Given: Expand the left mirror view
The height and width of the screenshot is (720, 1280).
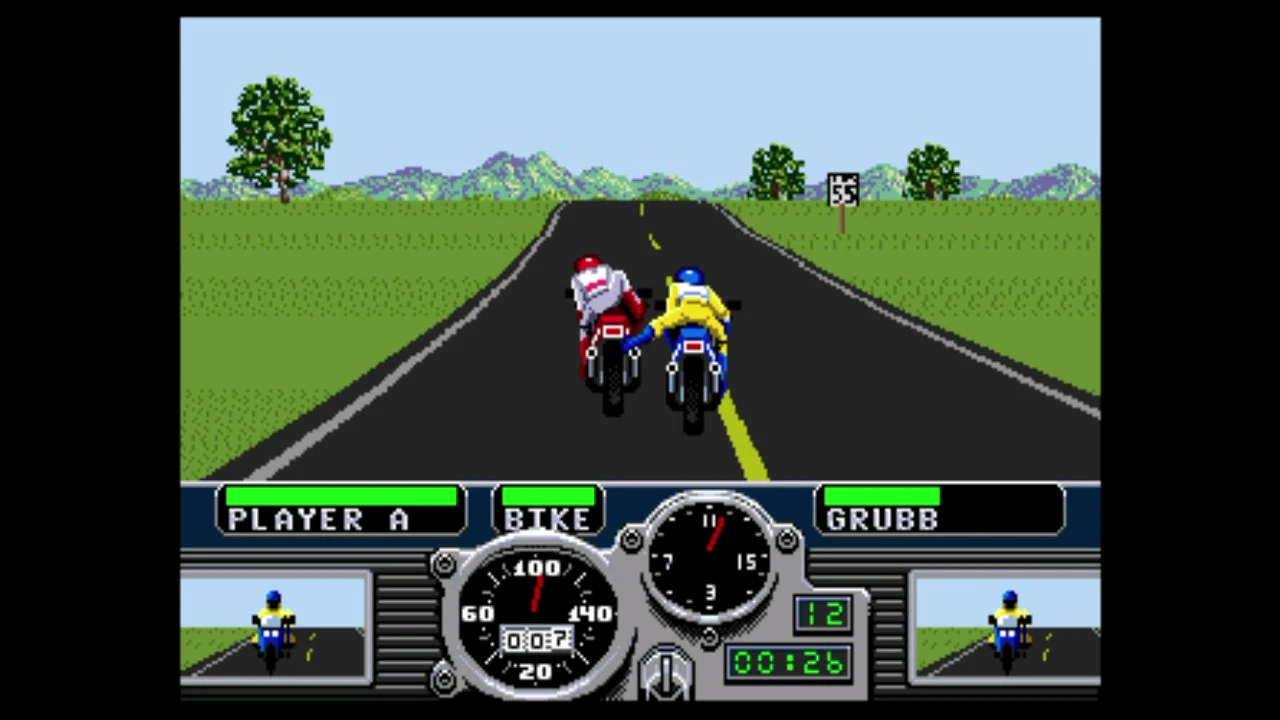Looking at the screenshot, I should click(275, 625).
